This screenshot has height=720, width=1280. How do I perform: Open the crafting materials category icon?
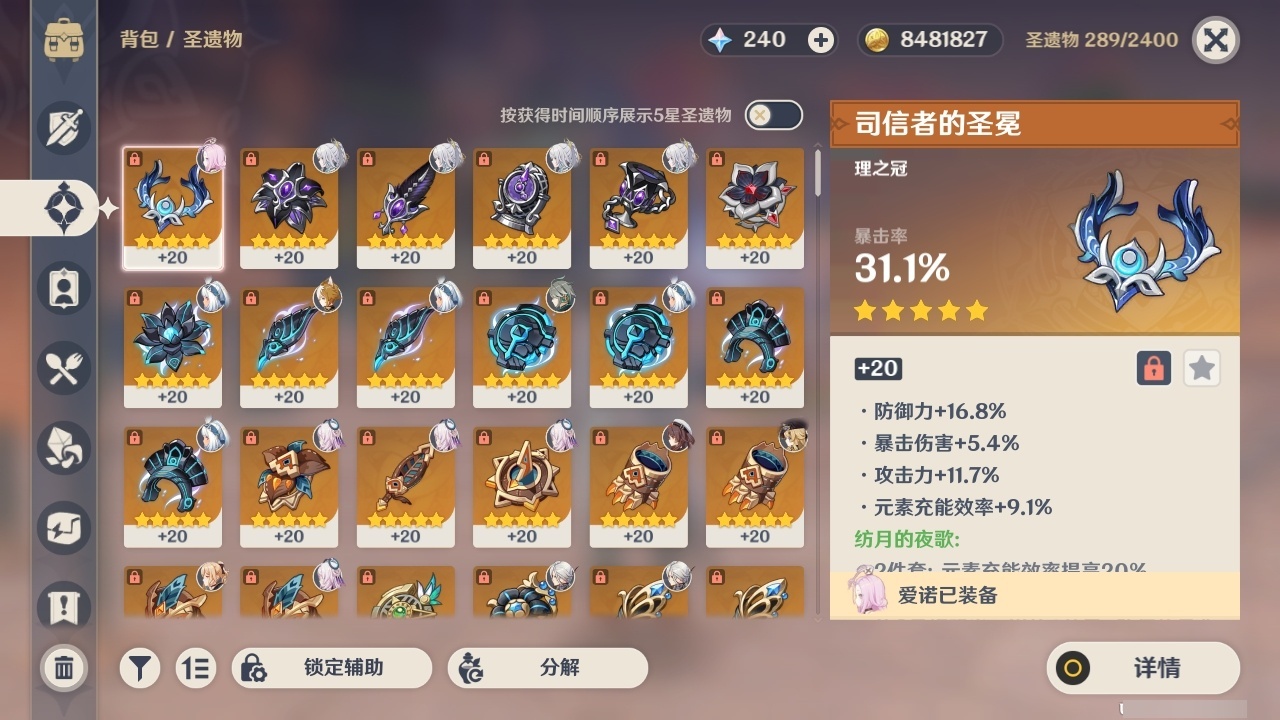[63, 447]
